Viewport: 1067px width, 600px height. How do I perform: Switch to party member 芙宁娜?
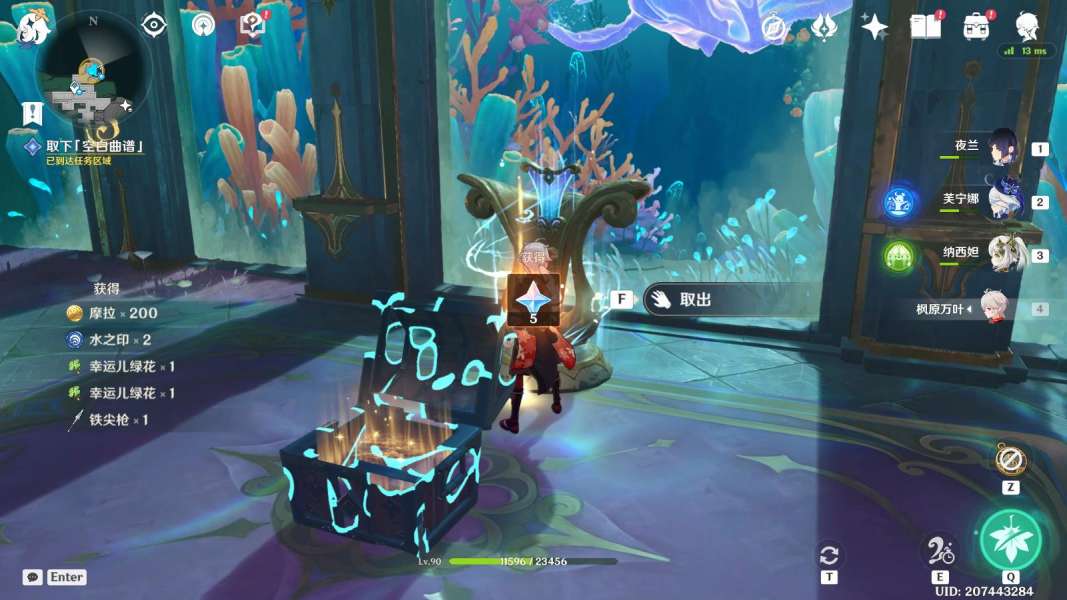point(1002,201)
